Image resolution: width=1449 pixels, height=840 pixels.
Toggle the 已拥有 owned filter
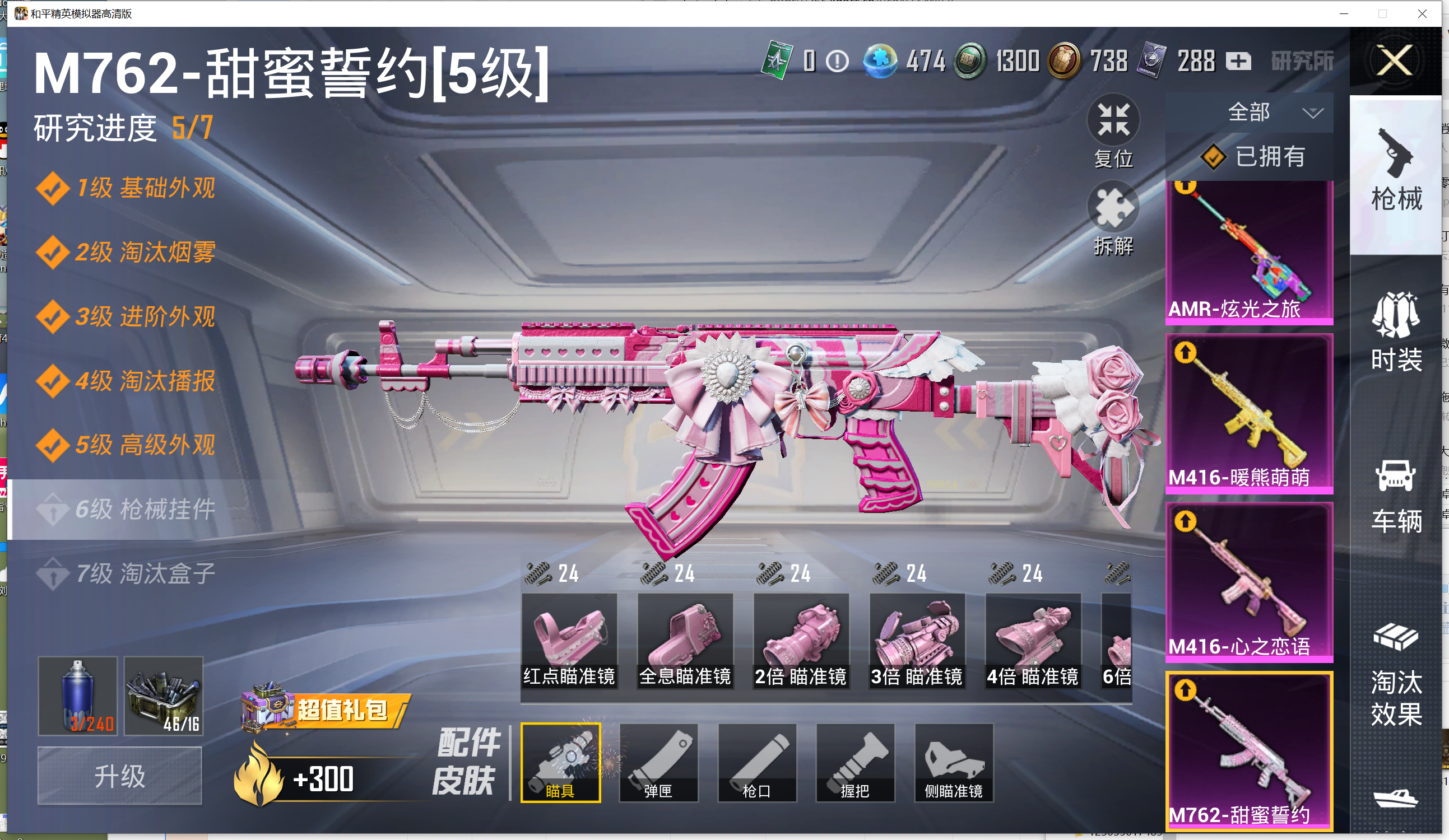[1253, 156]
